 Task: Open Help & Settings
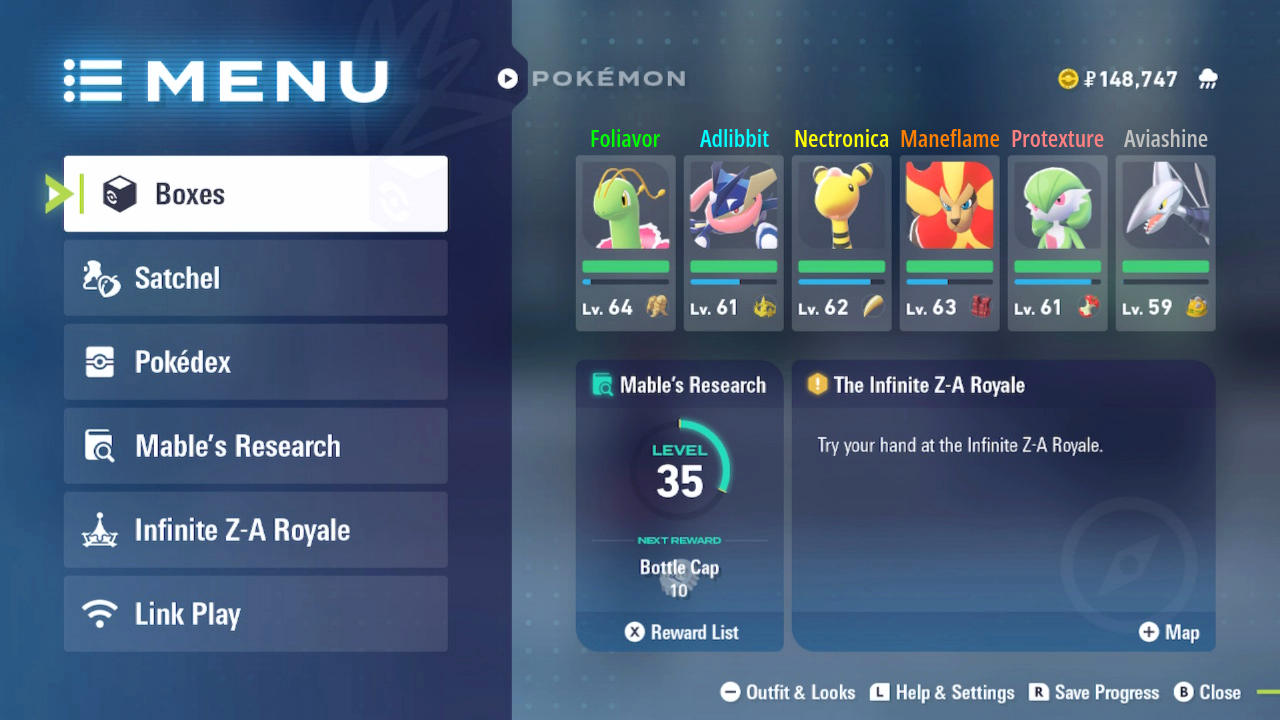[x=942, y=692]
